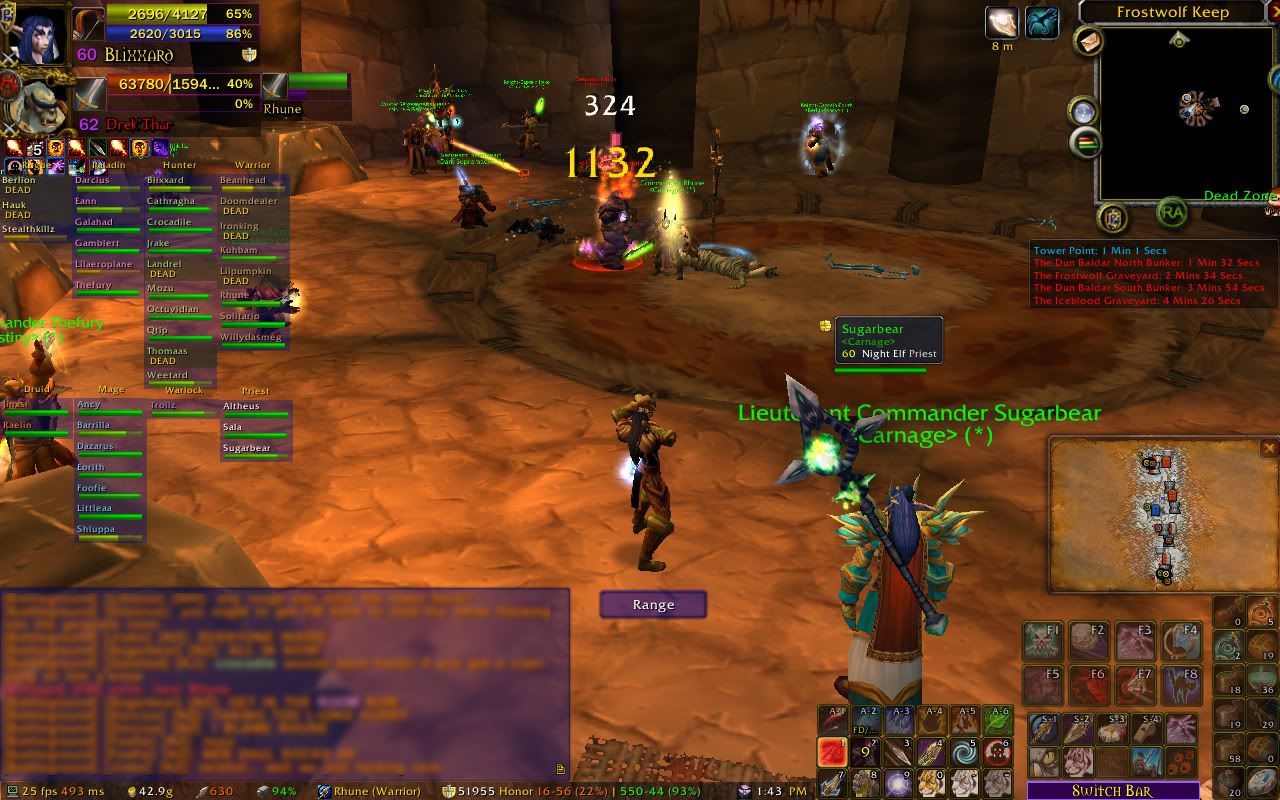Image resolution: width=1280 pixels, height=800 pixels.
Task: Use the blue swirl ability in slot 5
Action: pos(964,752)
